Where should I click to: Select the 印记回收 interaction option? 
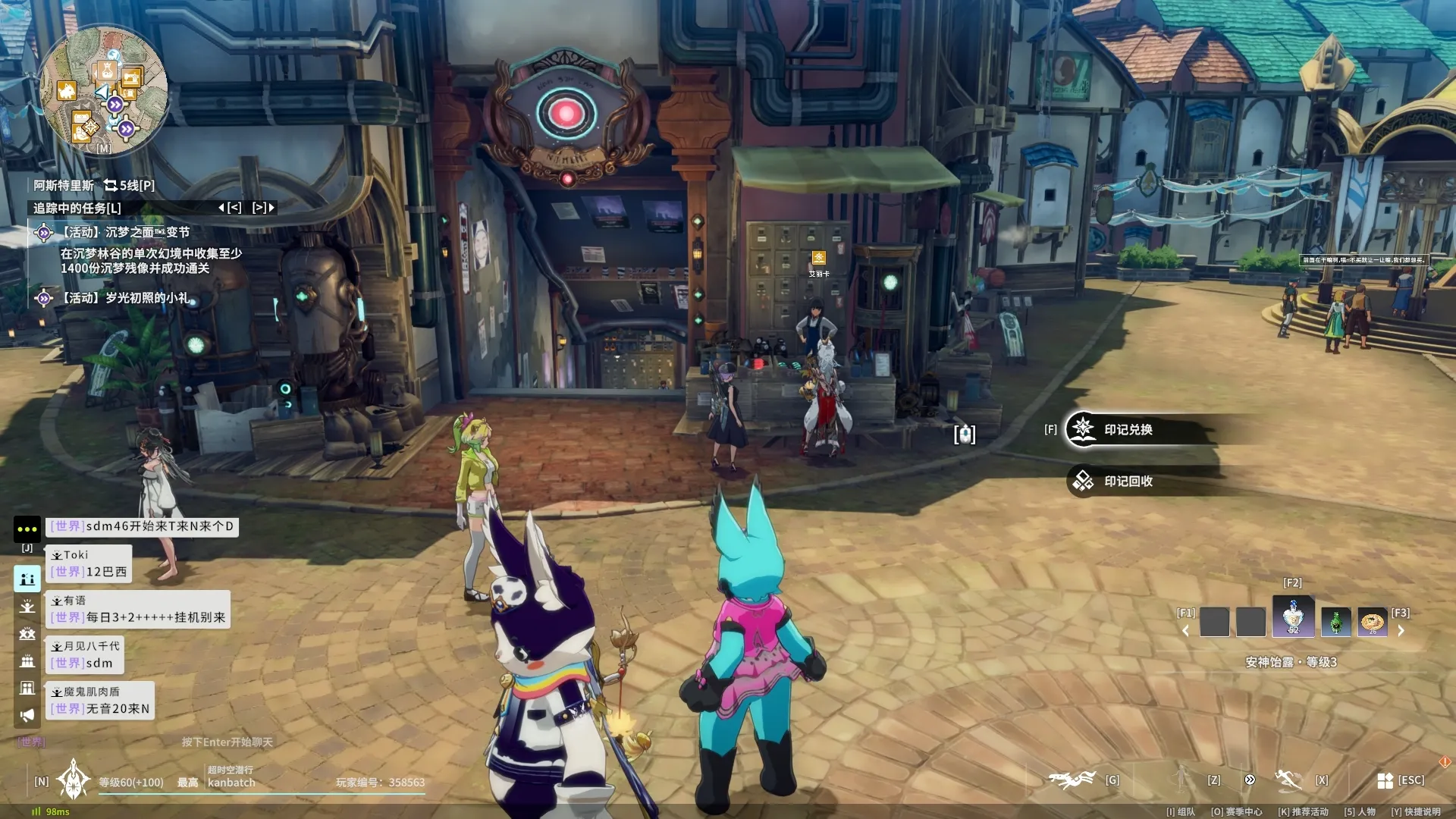[1128, 481]
